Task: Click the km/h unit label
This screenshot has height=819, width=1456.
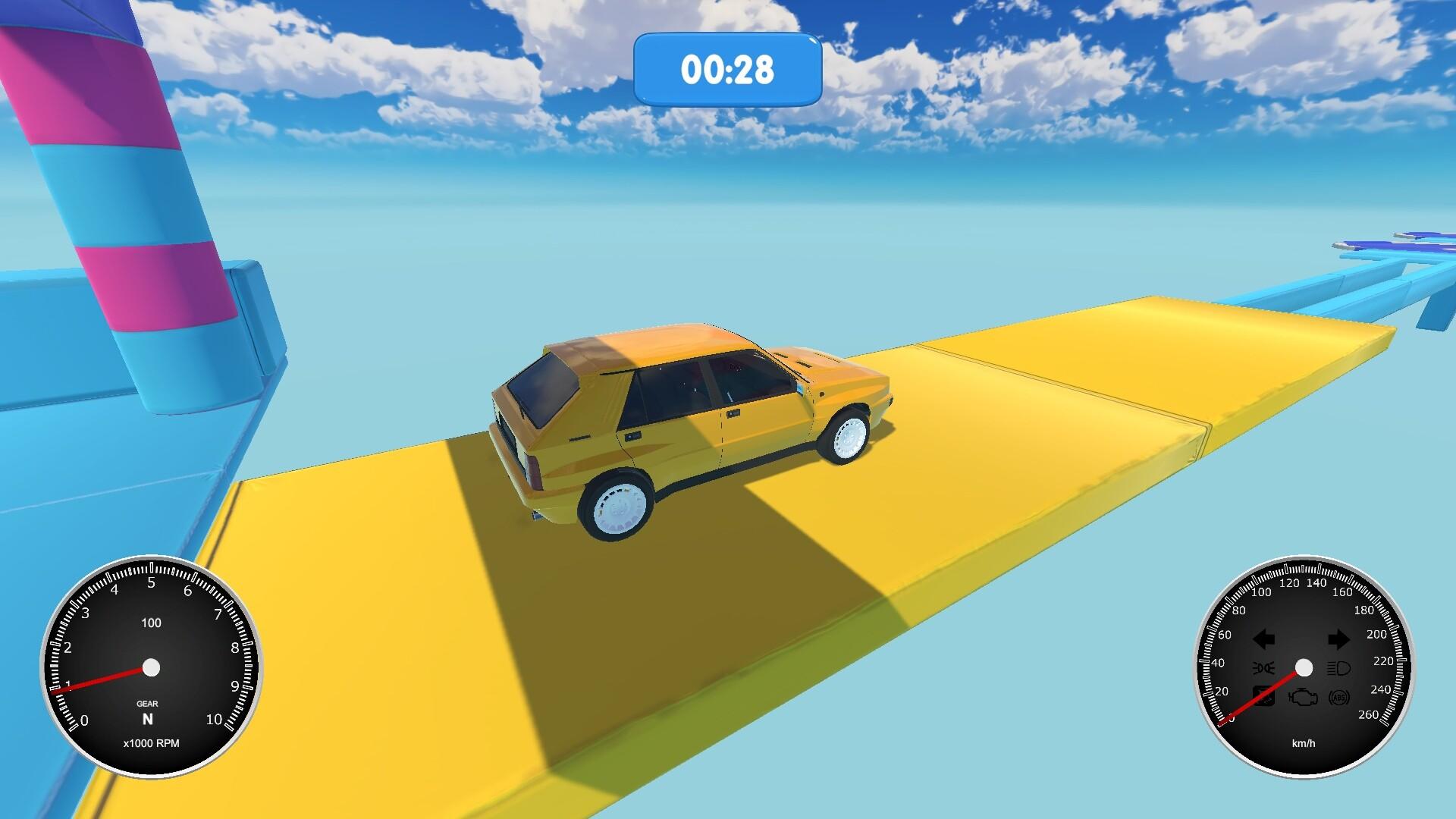Action: [x=1304, y=743]
